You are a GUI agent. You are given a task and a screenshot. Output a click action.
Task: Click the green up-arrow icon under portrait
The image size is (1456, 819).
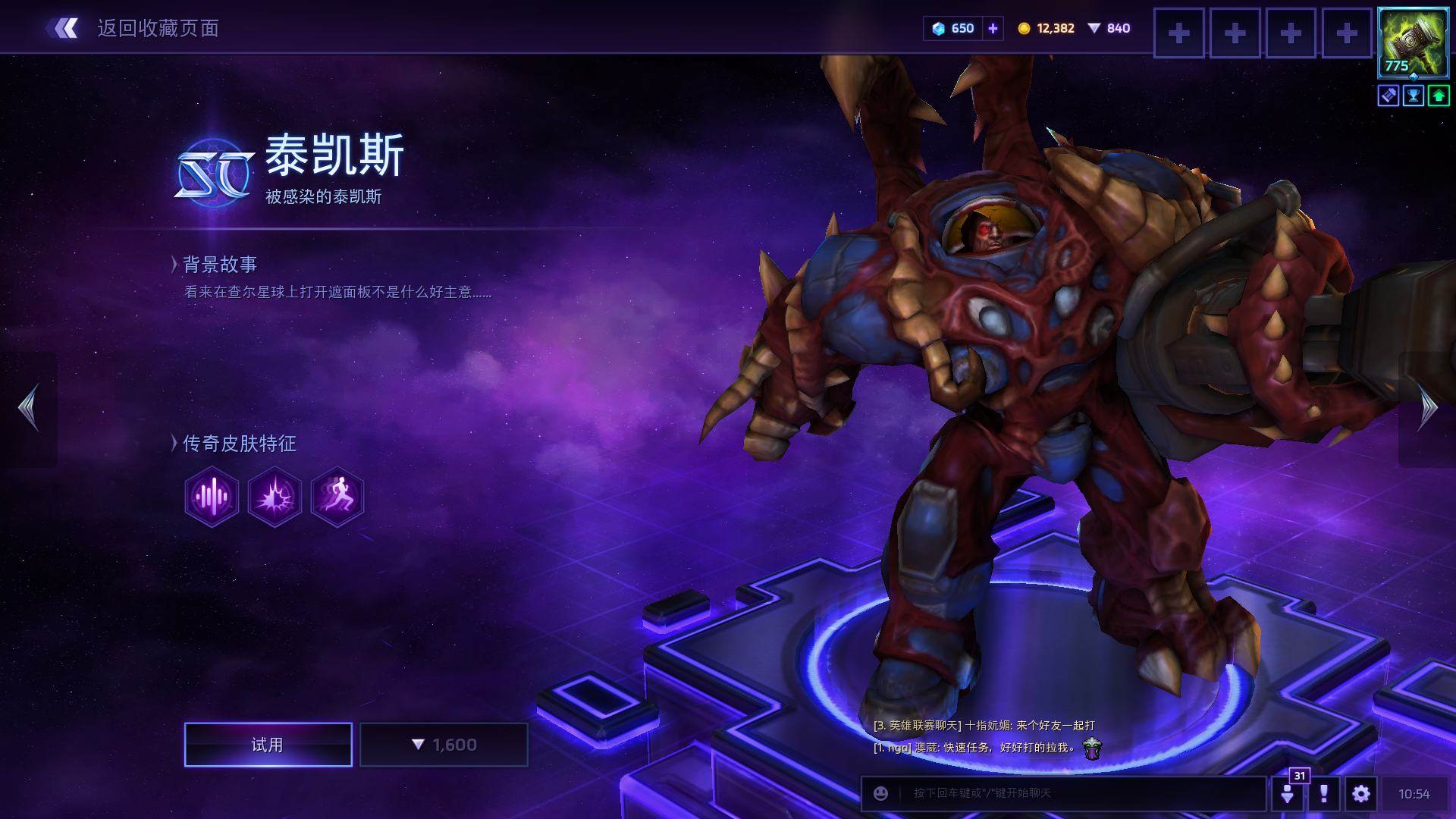coord(1439,96)
